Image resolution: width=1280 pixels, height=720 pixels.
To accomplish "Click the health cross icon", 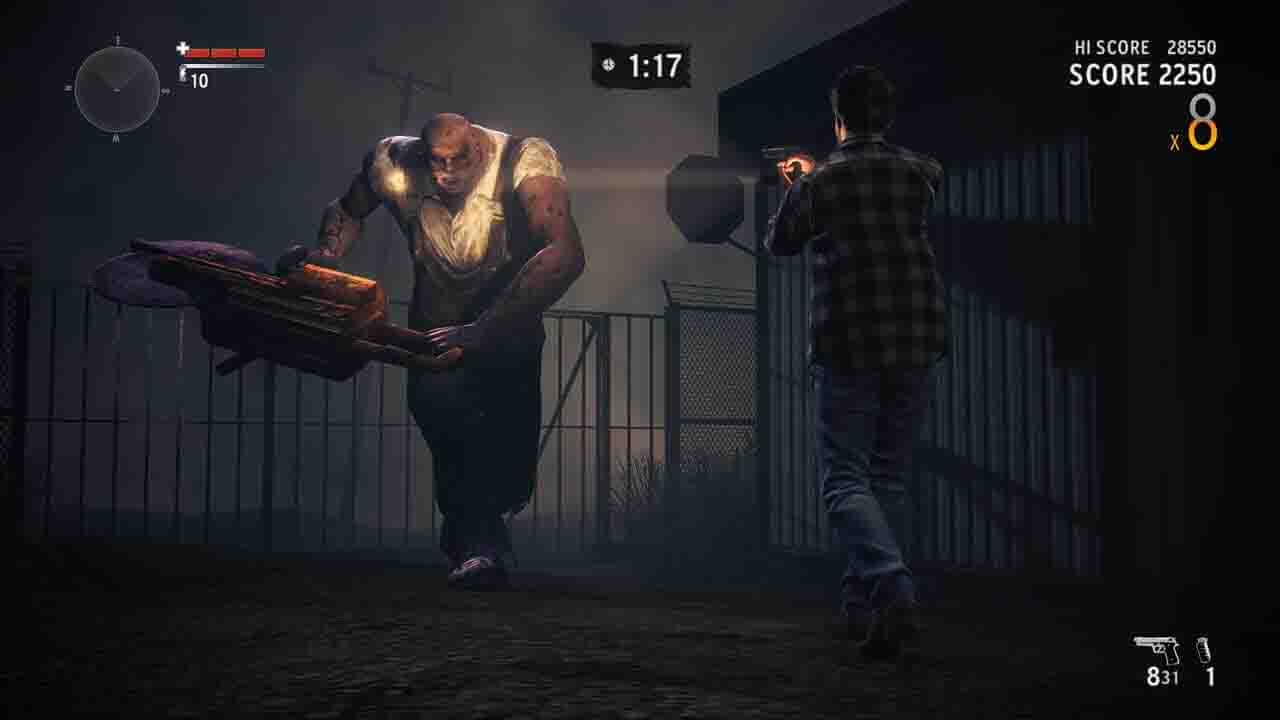I will 183,49.
